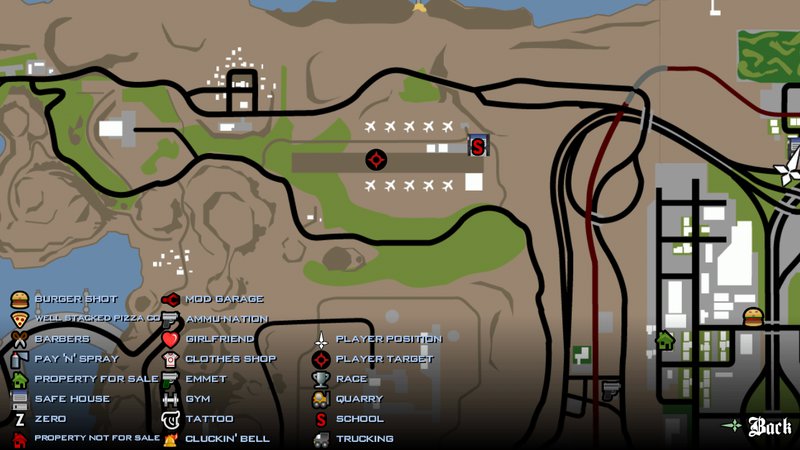The height and width of the screenshot is (450, 800).
Task: Click the Mod Garage legend entry
Action: click(x=212, y=299)
